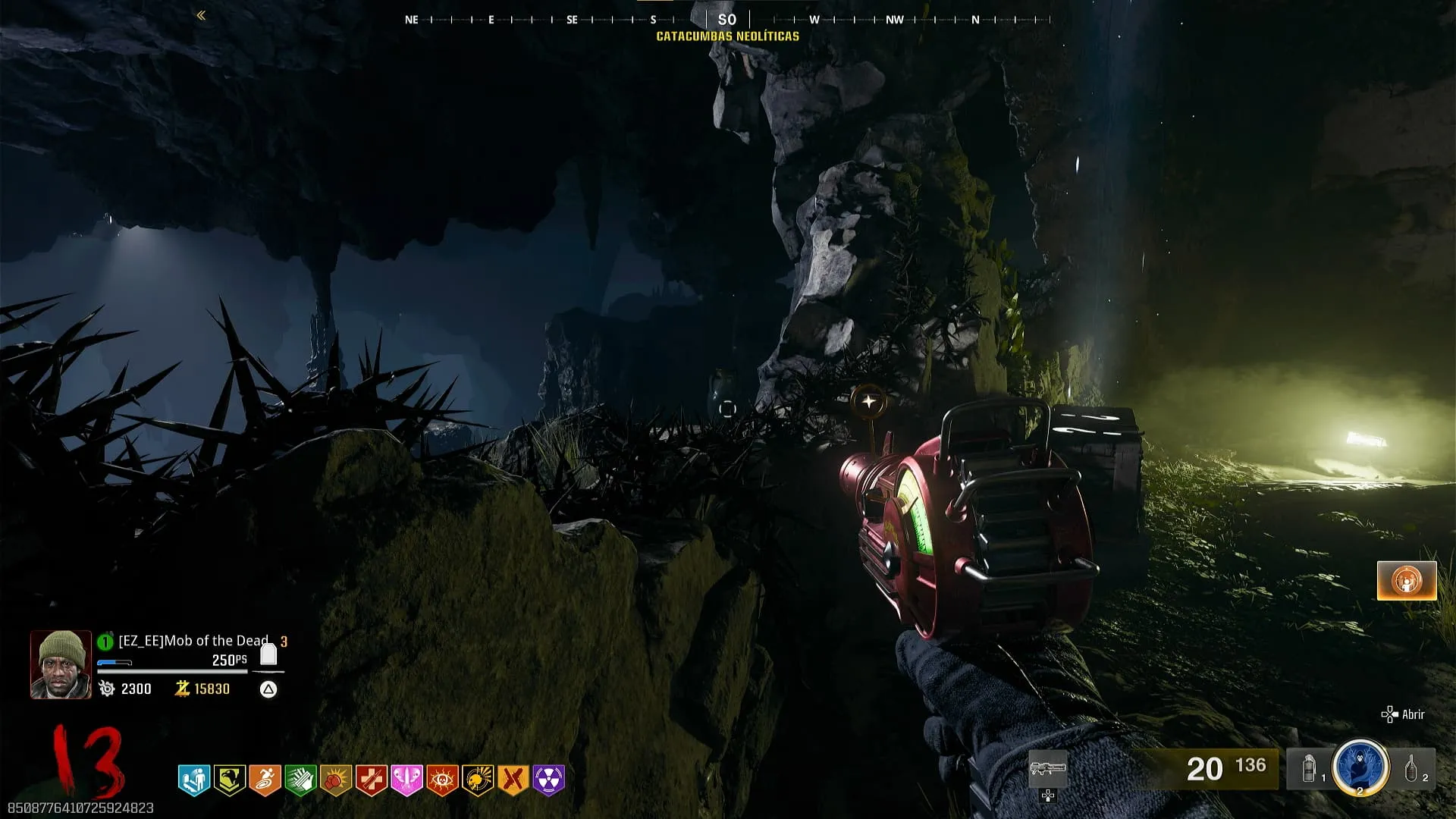Click the player portrait with beanie
This screenshot has width=1456, height=819.
(61, 664)
